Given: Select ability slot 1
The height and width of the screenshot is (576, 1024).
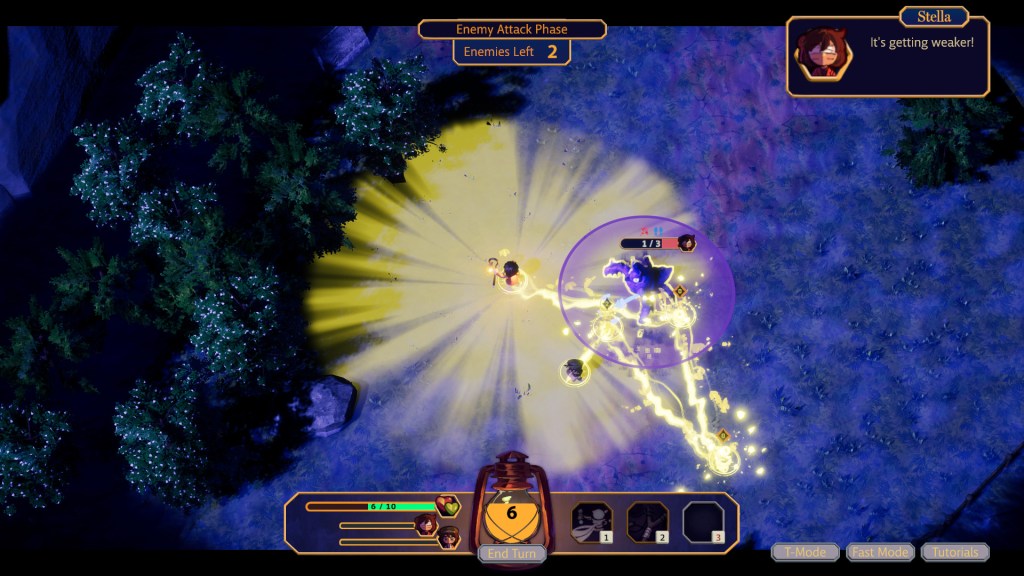Looking at the screenshot, I should [591, 522].
